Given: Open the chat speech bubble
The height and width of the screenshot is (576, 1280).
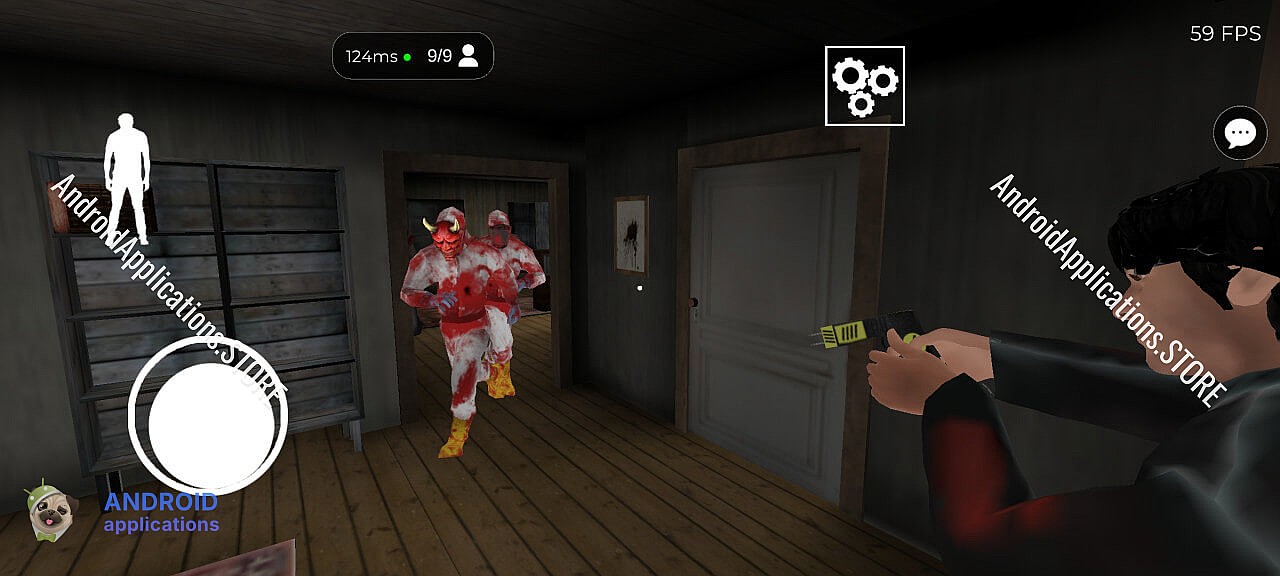Looking at the screenshot, I should pos(1240,133).
